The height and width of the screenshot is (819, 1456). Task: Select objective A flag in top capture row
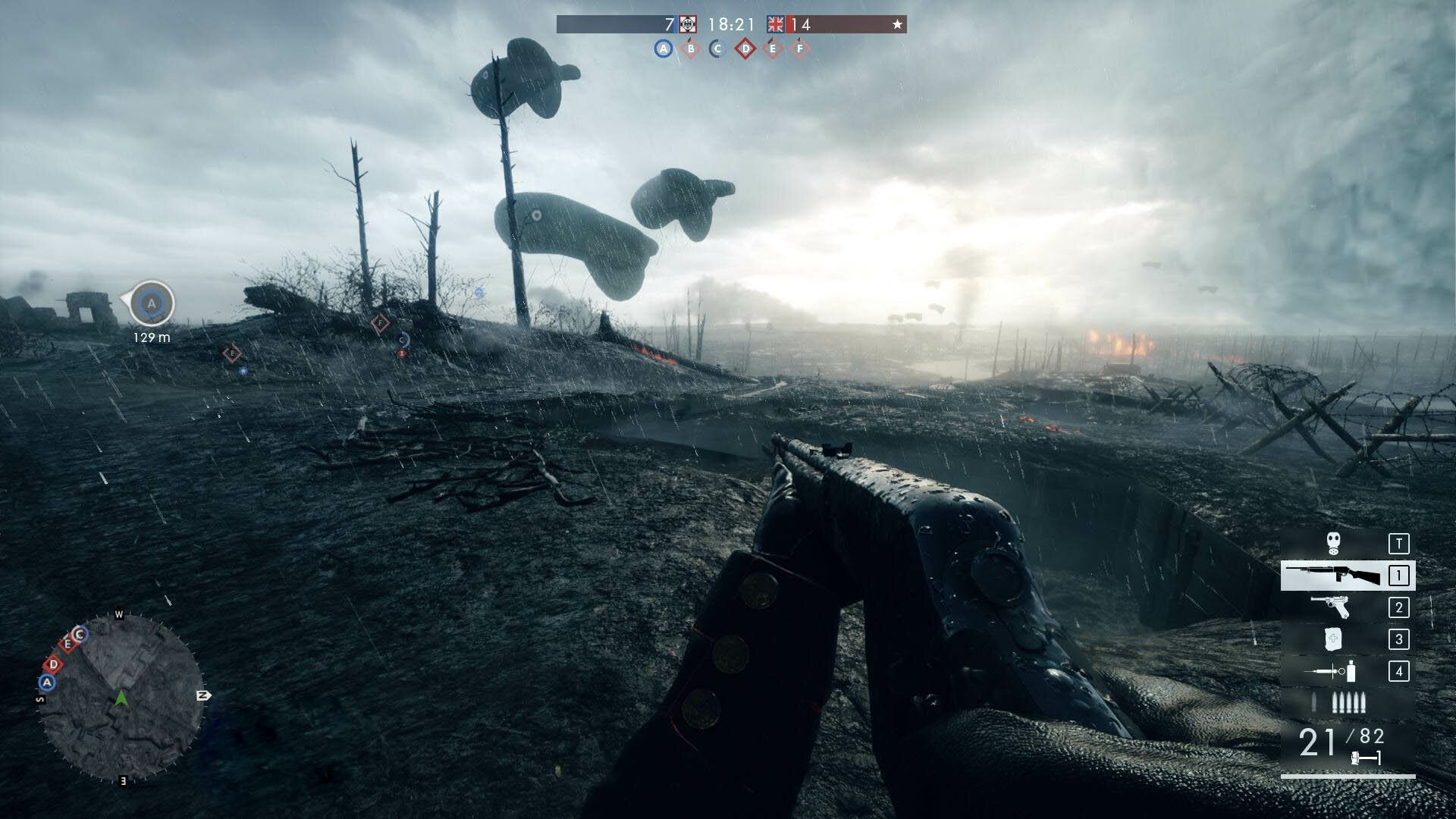pyautogui.click(x=664, y=49)
